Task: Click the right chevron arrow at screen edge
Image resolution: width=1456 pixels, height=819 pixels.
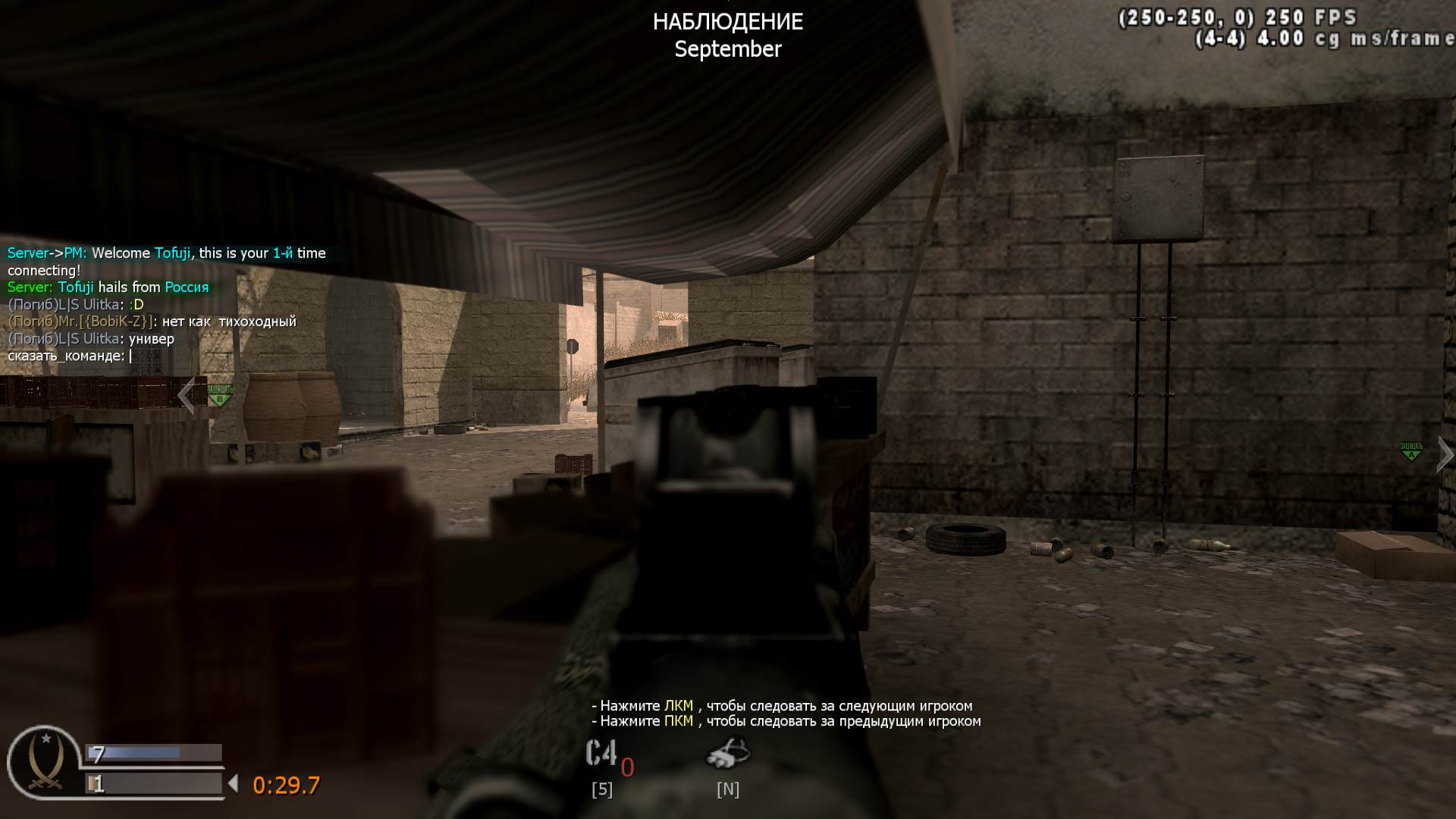Action: [1443, 453]
